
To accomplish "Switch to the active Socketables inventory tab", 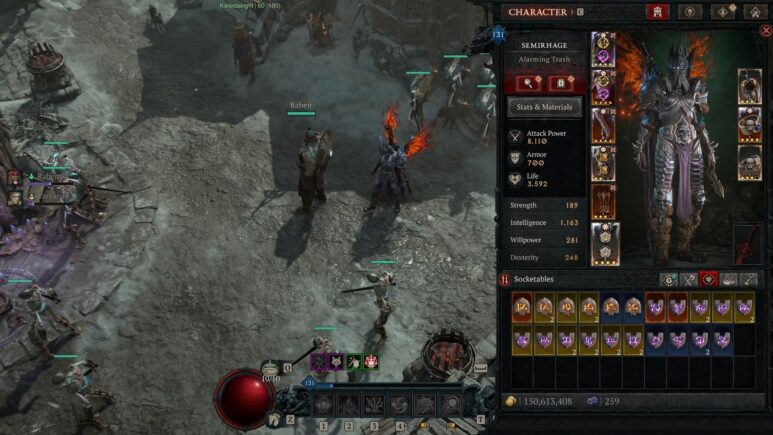I will (x=710, y=281).
